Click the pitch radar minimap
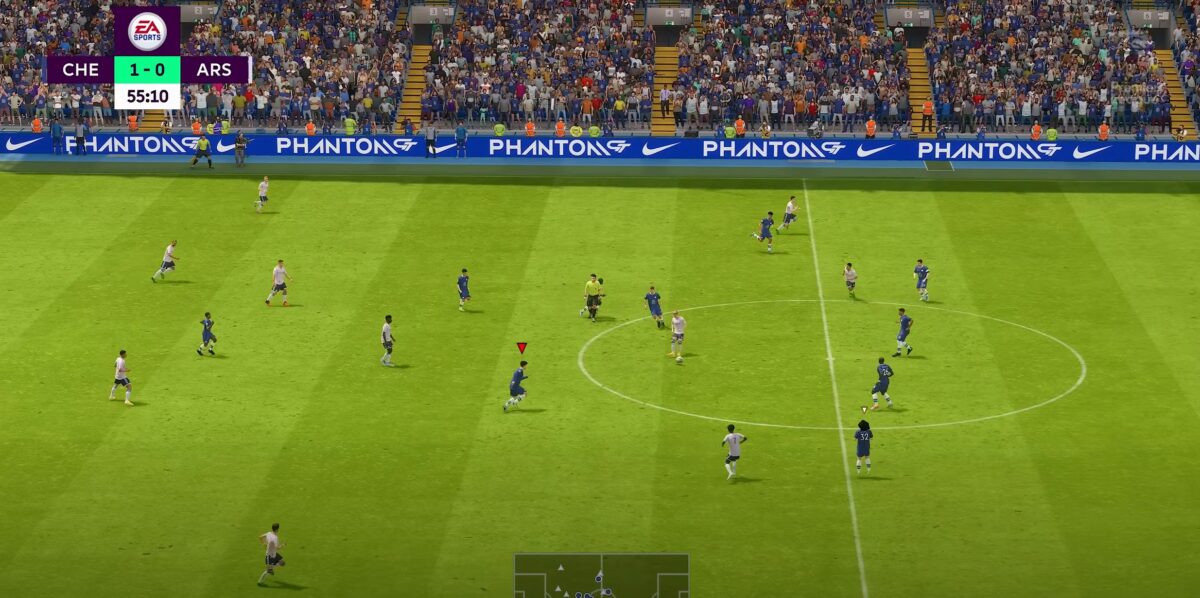 (601, 575)
